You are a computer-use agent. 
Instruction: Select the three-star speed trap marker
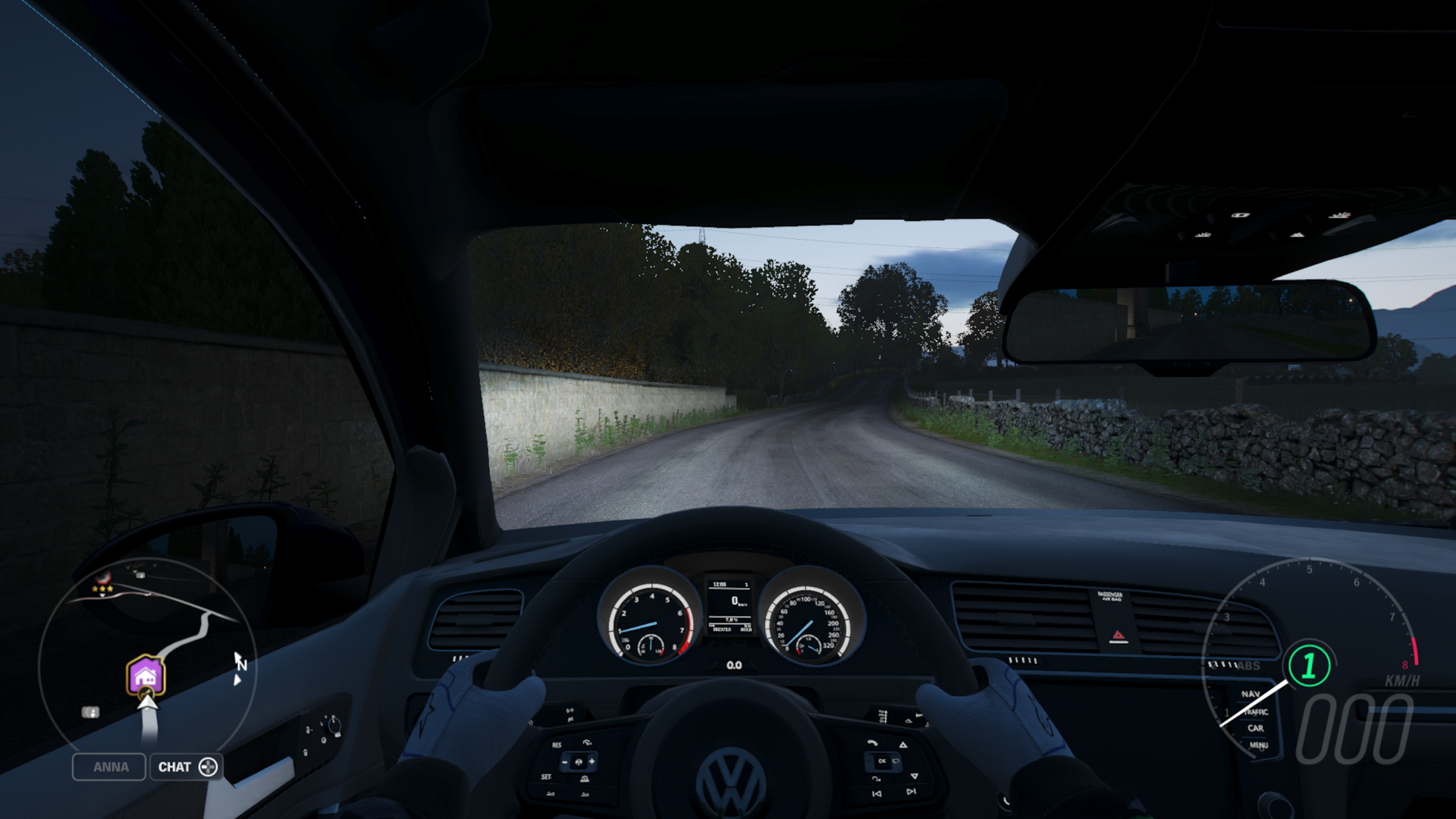tap(102, 583)
